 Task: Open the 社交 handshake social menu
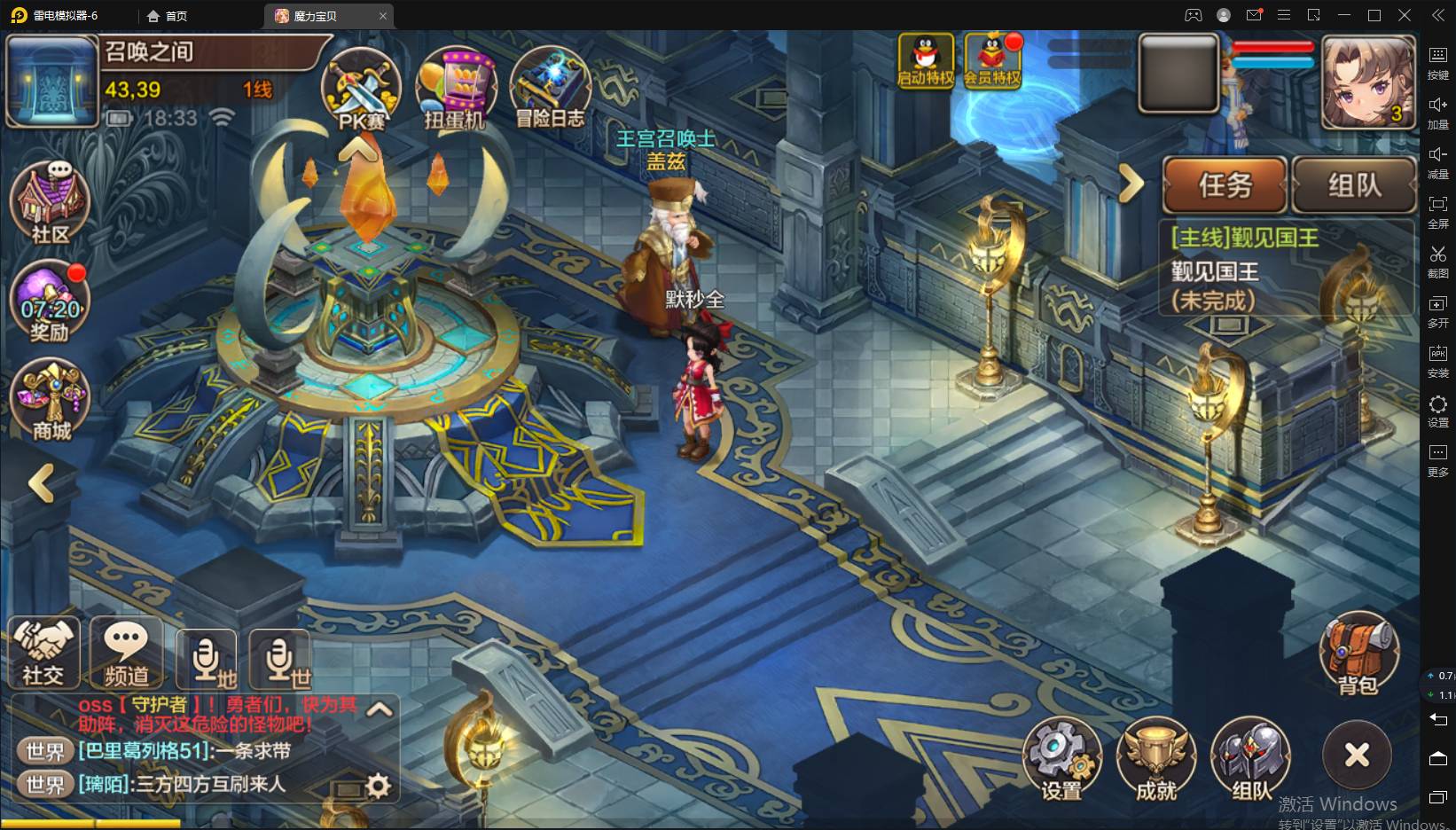[43, 654]
